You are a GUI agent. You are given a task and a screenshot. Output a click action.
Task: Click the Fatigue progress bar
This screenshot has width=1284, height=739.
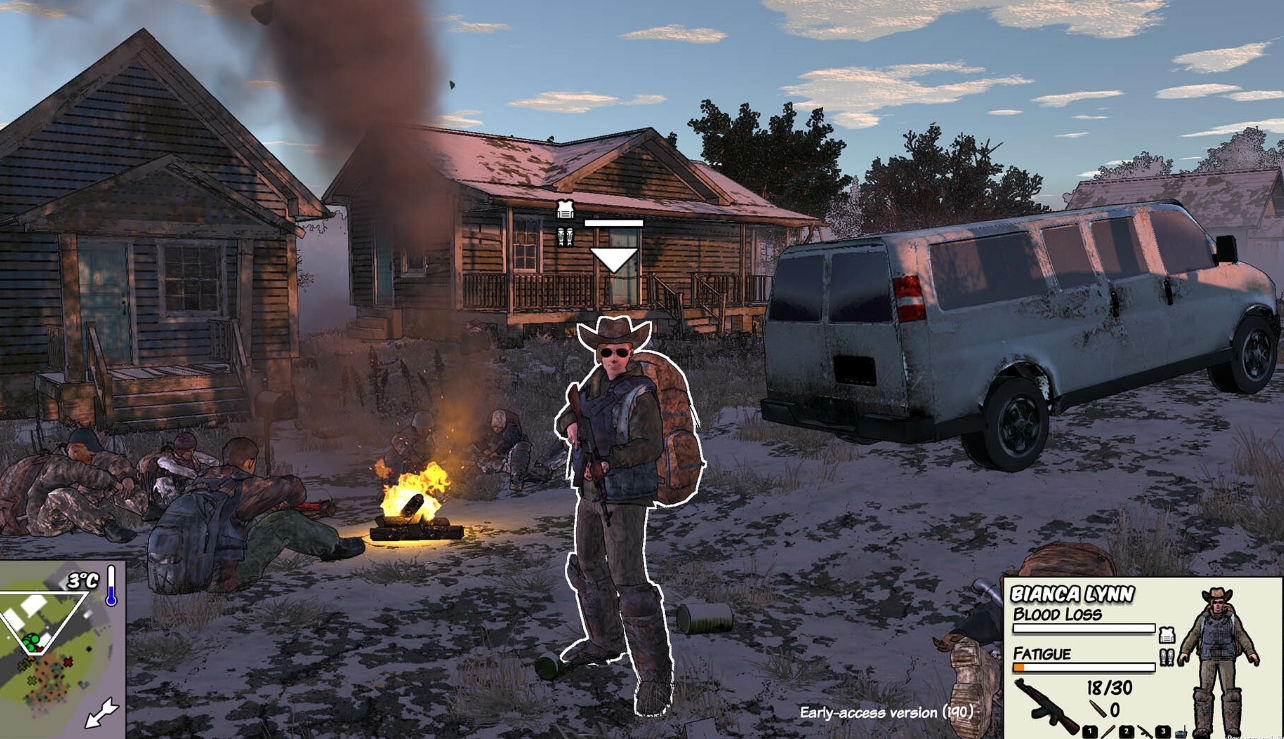coord(1084,667)
